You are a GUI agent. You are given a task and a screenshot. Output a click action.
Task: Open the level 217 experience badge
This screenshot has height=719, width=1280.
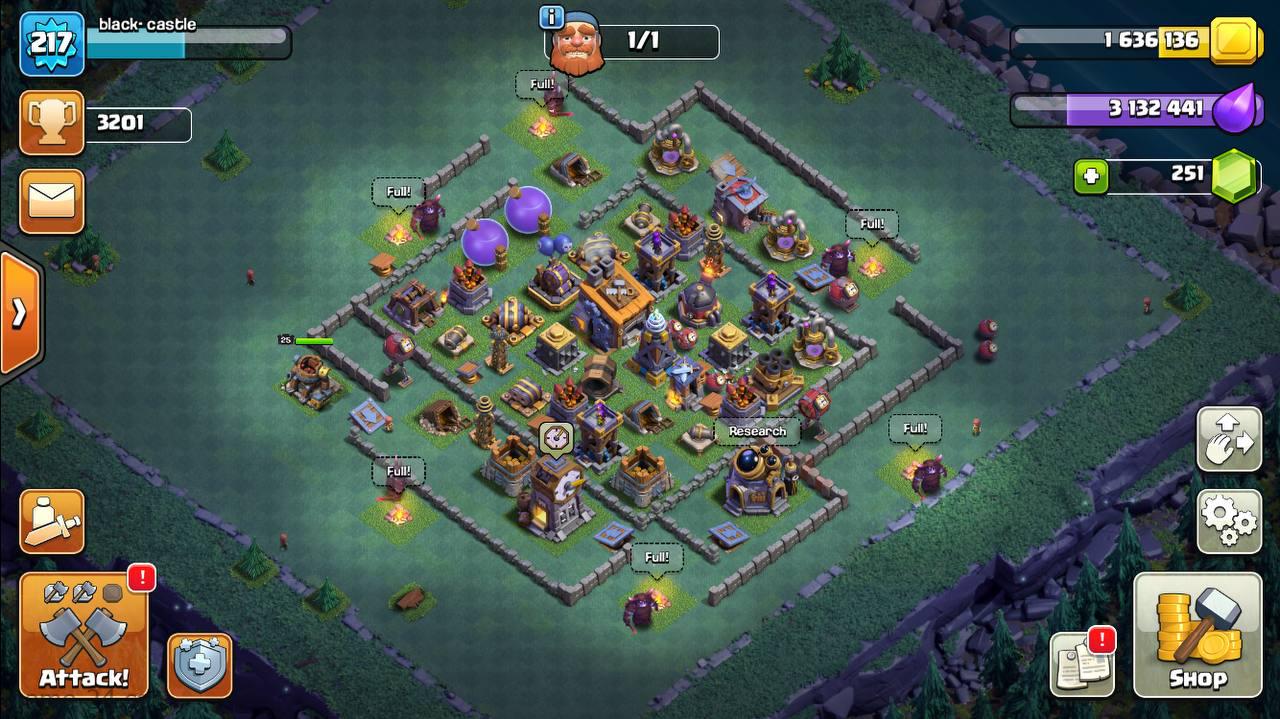click(51, 44)
